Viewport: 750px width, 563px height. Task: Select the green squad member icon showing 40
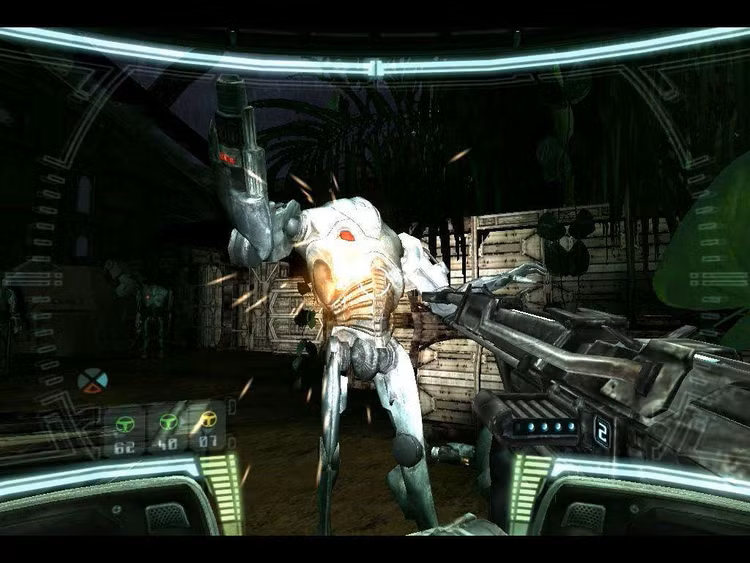[166, 422]
